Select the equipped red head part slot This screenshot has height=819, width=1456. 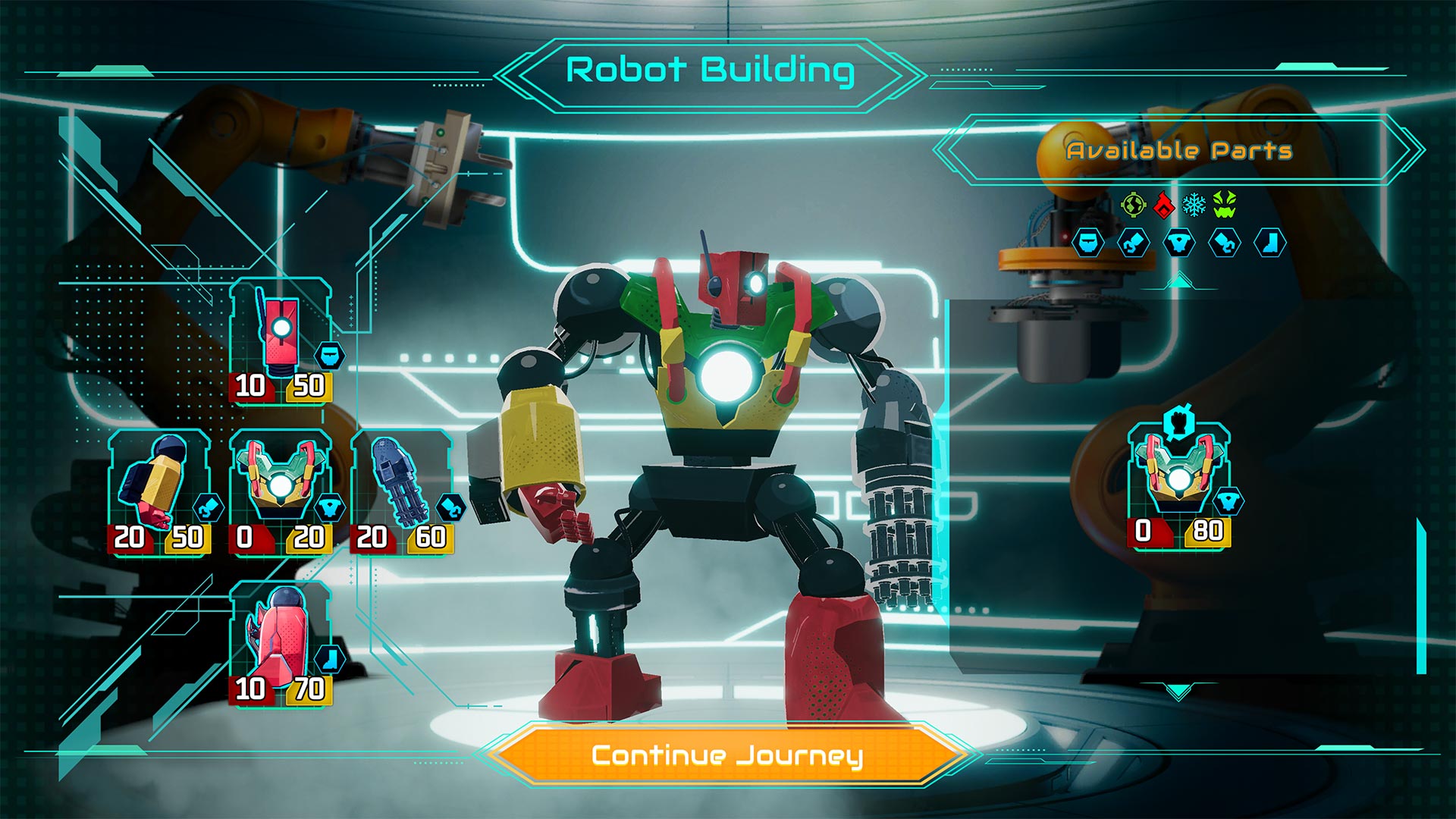pyautogui.click(x=281, y=341)
